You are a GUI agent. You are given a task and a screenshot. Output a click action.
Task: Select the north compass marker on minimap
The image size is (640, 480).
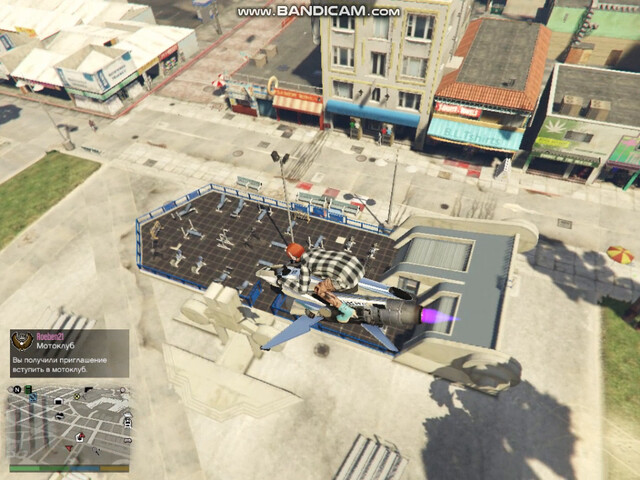click(17, 390)
